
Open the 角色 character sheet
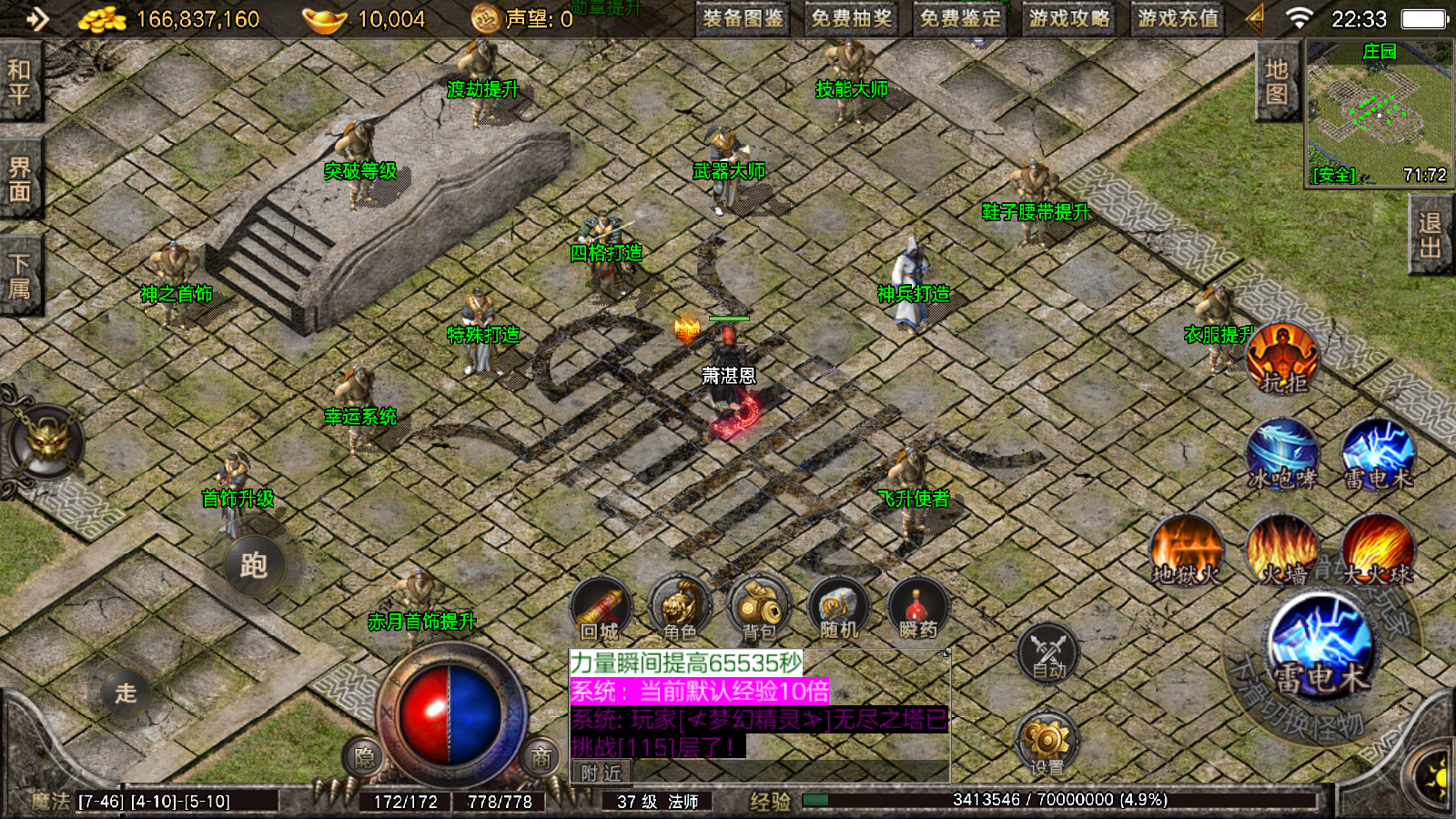pyautogui.click(x=680, y=608)
